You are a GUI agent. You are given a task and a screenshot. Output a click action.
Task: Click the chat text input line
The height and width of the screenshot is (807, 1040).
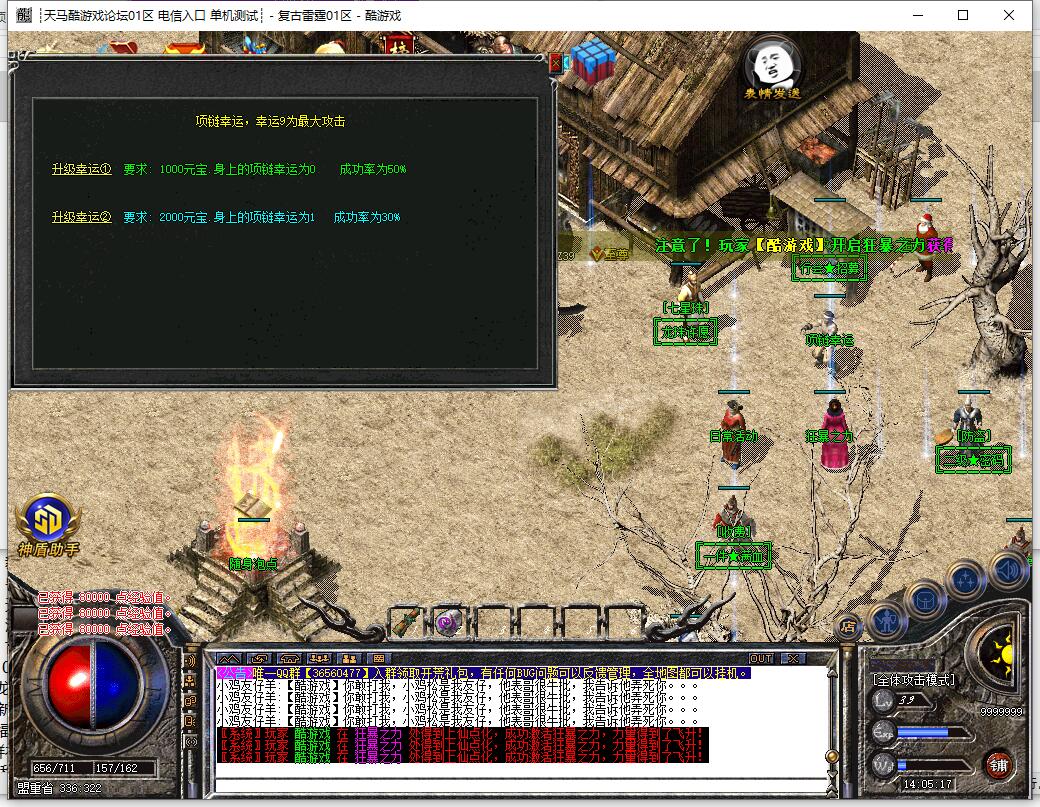[520, 783]
